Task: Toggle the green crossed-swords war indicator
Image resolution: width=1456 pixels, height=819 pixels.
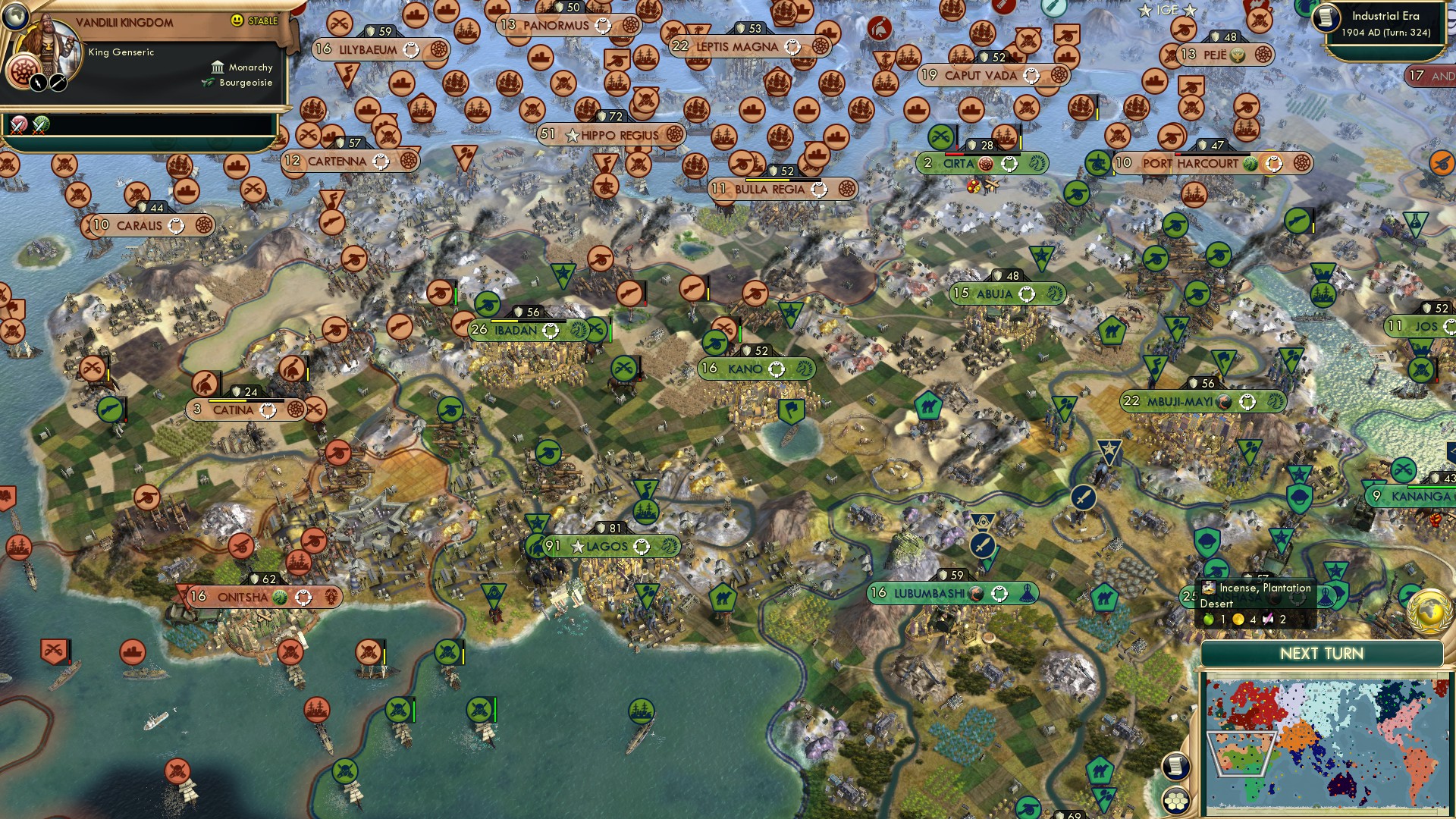Action: coord(39,125)
